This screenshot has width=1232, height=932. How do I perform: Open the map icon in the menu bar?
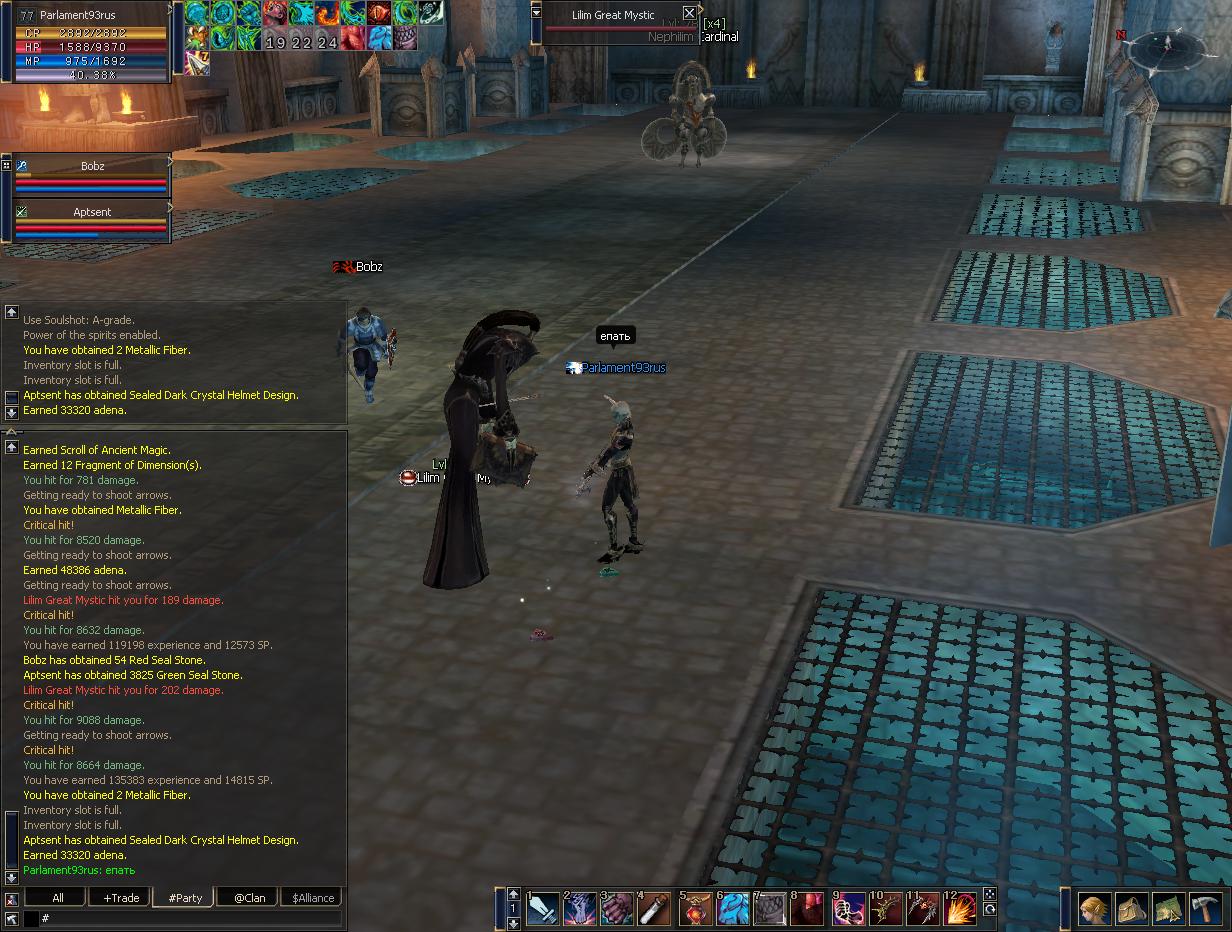pos(1169,909)
